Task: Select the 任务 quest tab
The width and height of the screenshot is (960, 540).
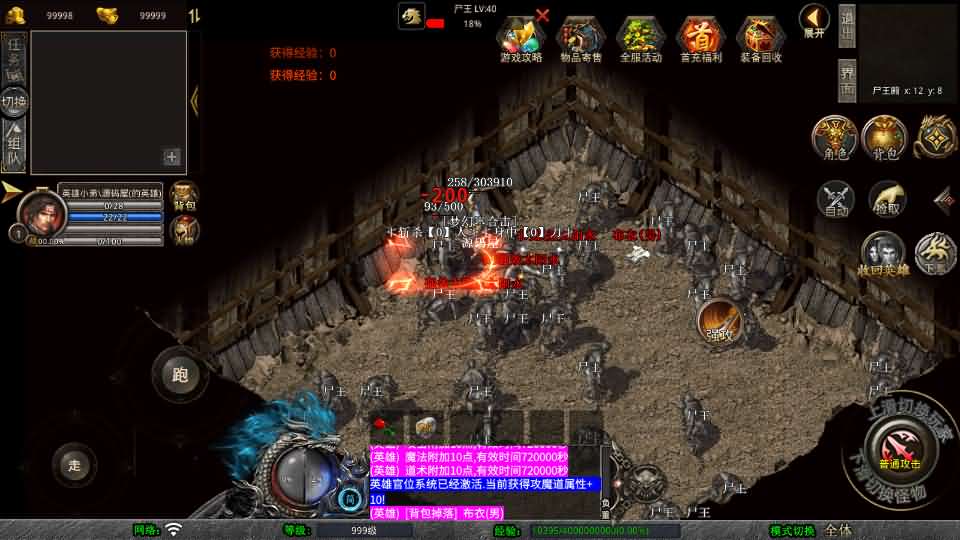Action: click(x=14, y=57)
